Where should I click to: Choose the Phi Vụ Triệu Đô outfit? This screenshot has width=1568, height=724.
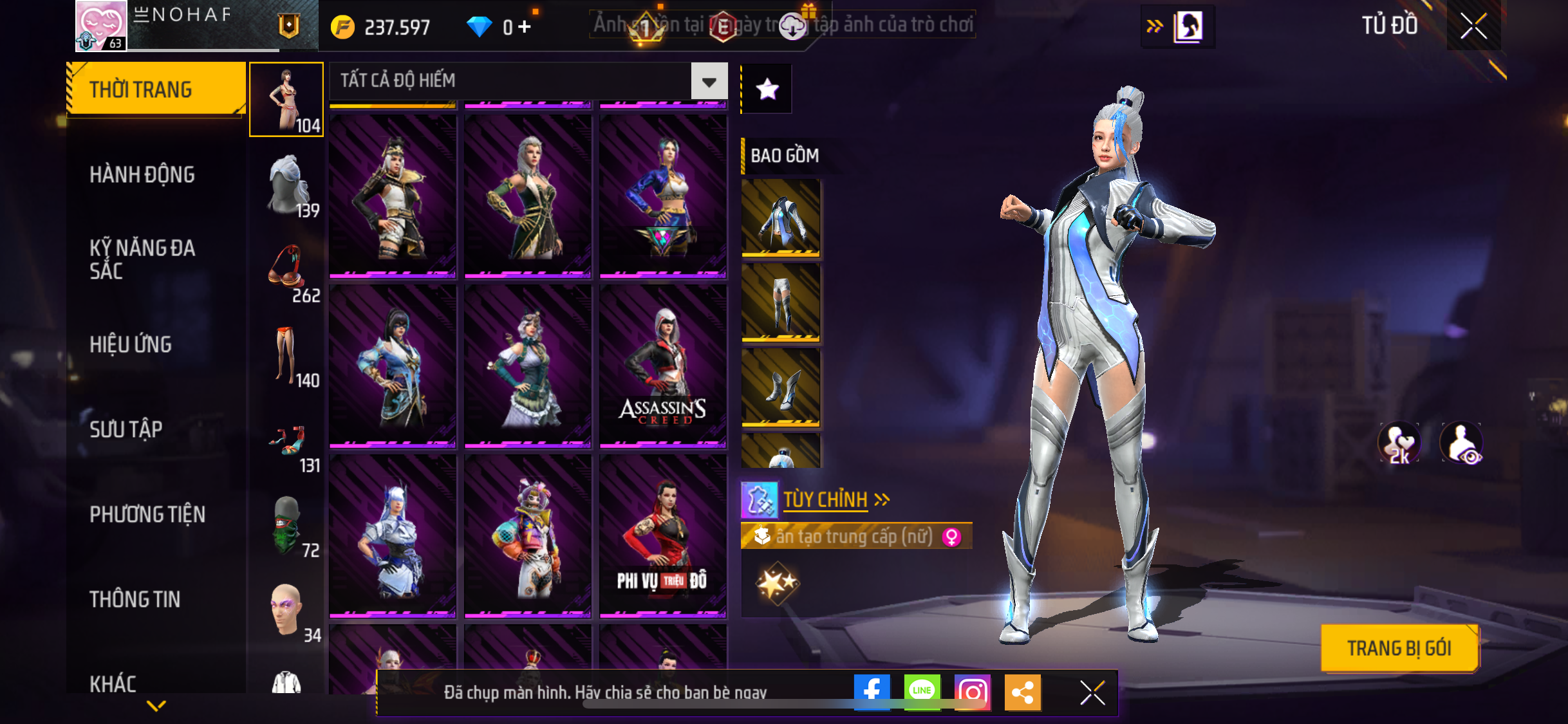(662, 536)
